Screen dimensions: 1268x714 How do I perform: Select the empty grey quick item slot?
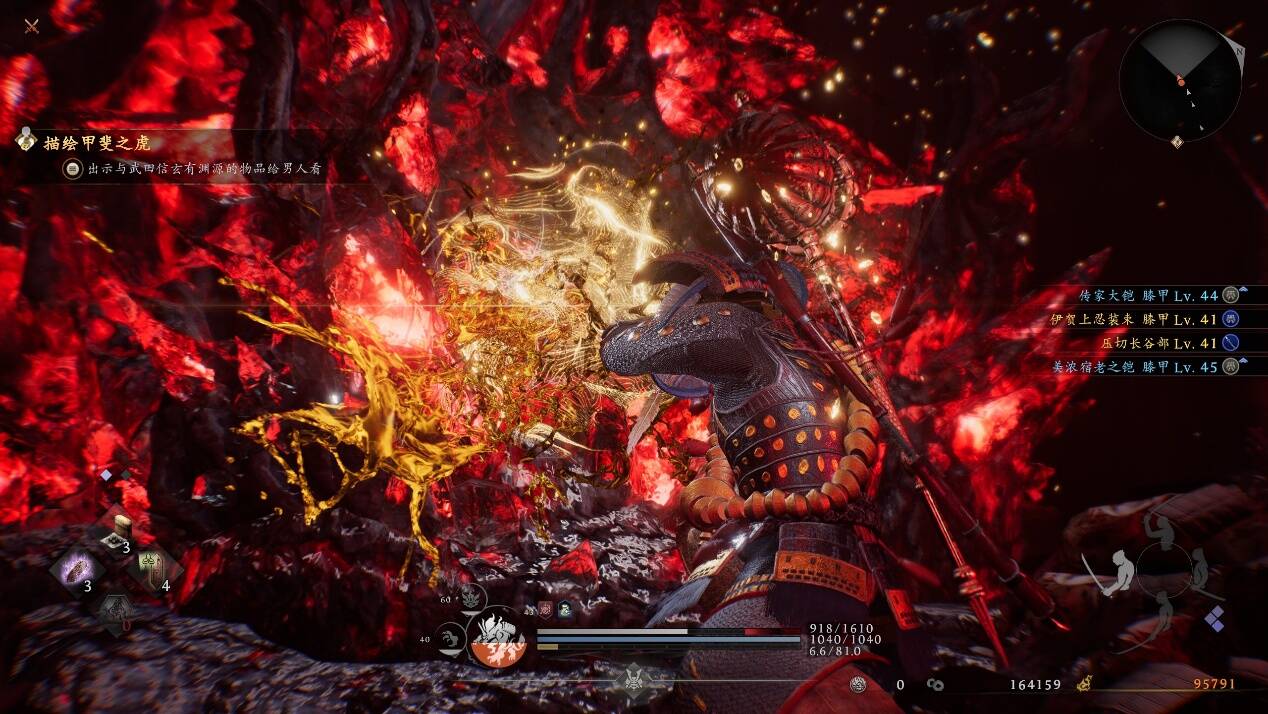[115, 610]
